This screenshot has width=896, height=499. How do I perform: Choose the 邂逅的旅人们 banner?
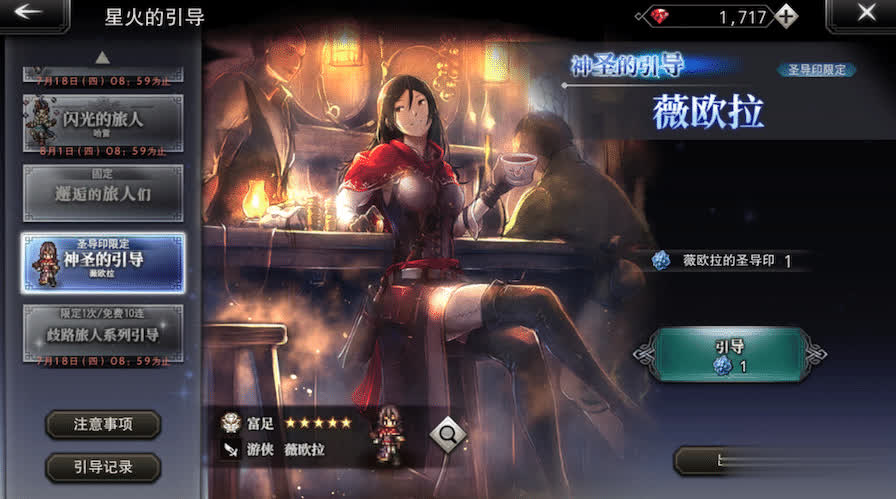pos(103,193)
